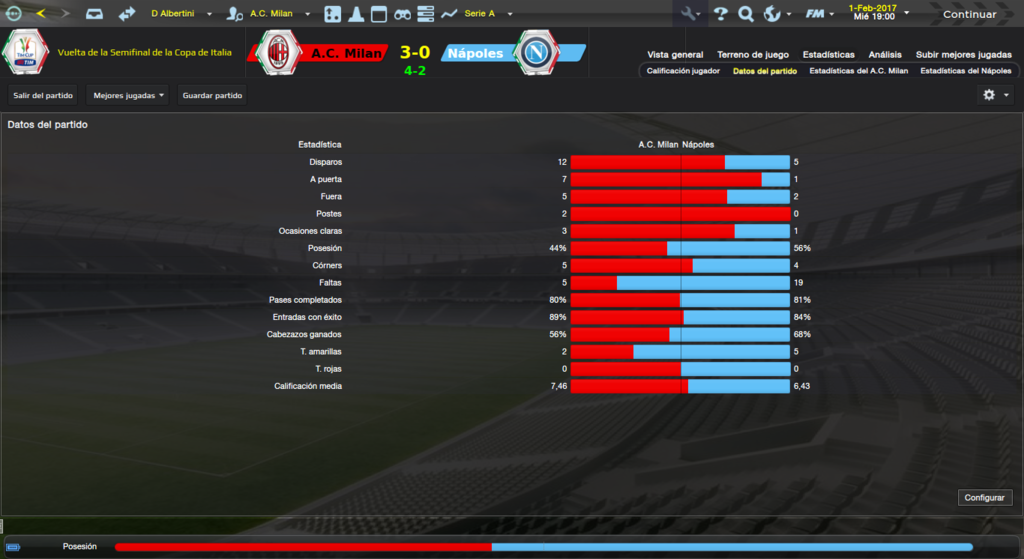Open the Mejores jugadas dropdown
Viewport: 1024px width, 559px height.
128,95
